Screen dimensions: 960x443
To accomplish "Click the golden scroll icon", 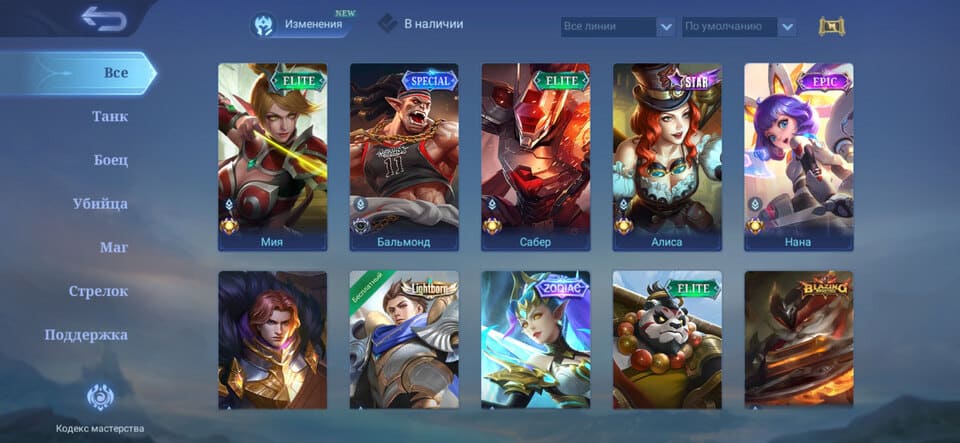I will click(831, 27).
